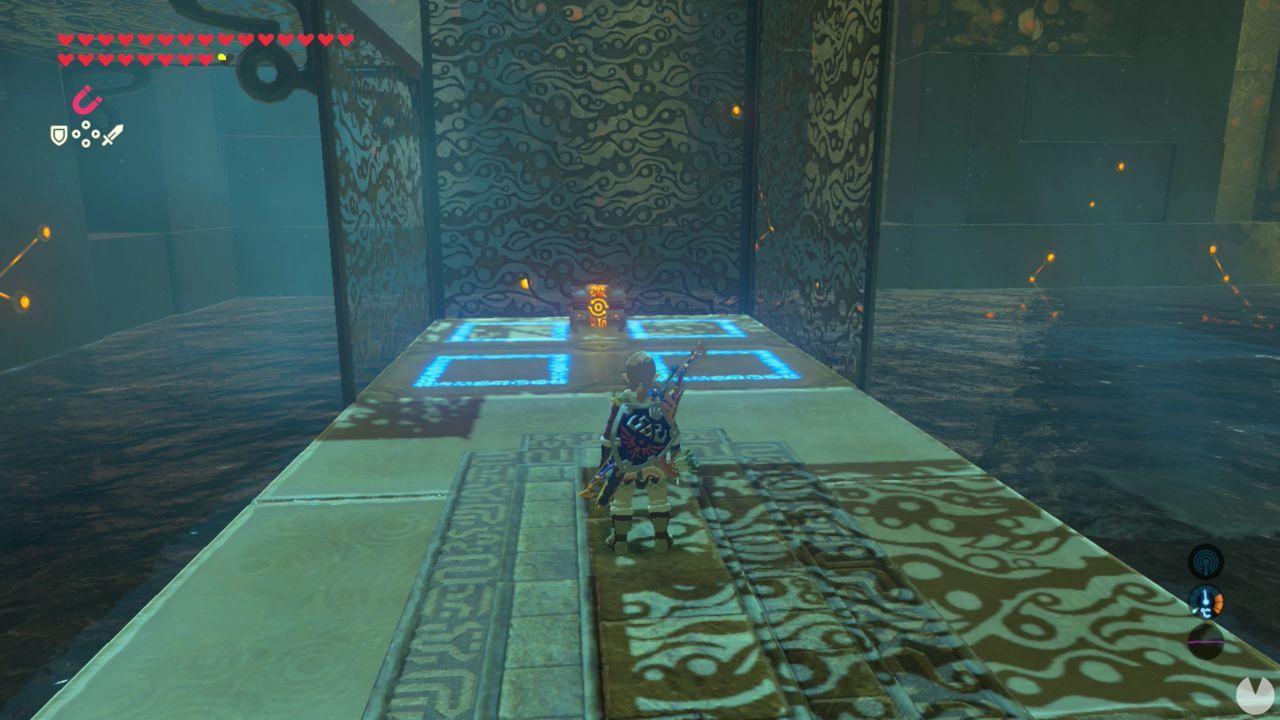Image resolution: width=1280 pixels, height=720 pixels.
Task: Click the glowing treasure chest
Action: [600, 305]
